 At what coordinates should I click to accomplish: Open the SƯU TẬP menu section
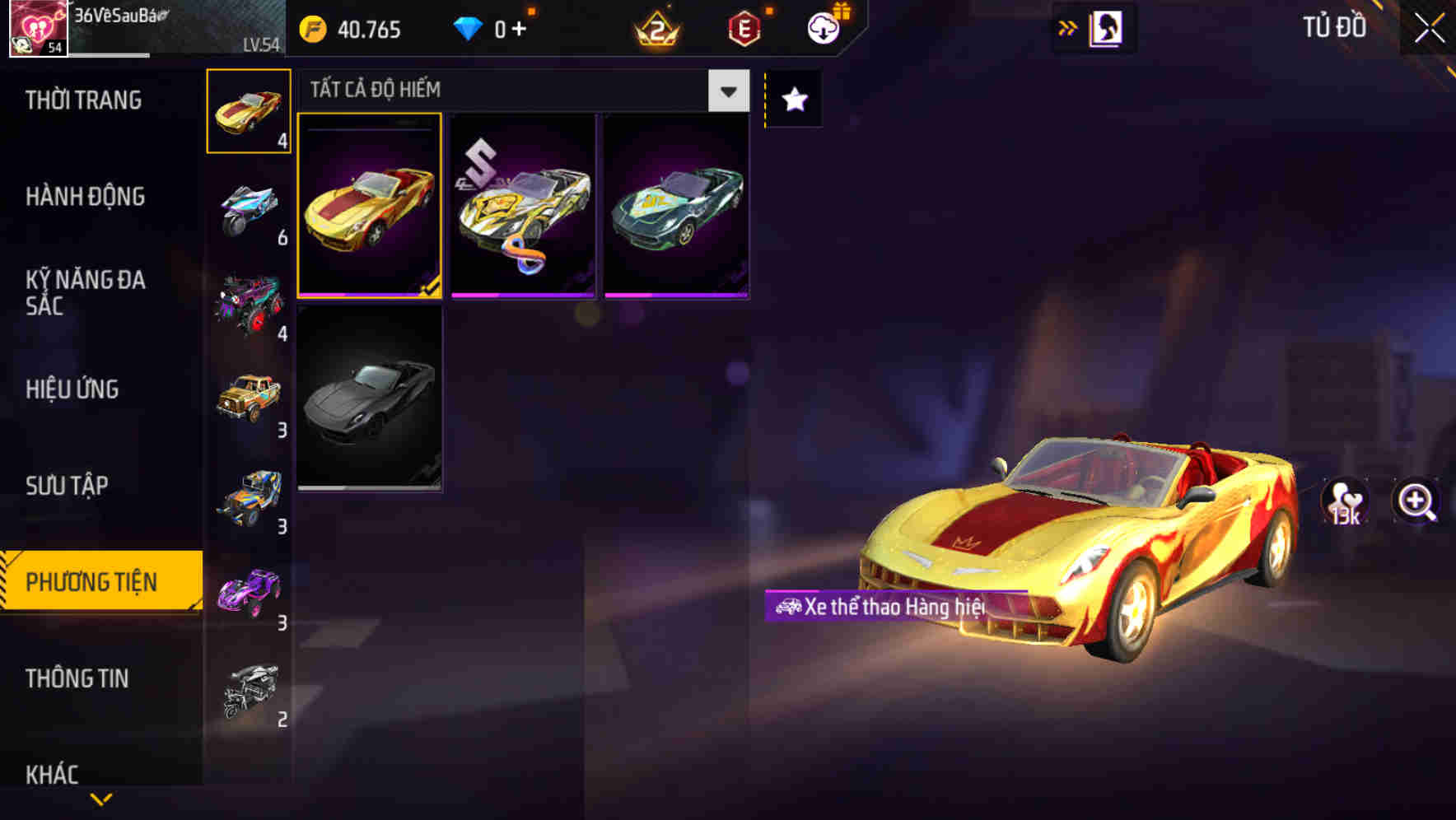(x=69, y=486)
